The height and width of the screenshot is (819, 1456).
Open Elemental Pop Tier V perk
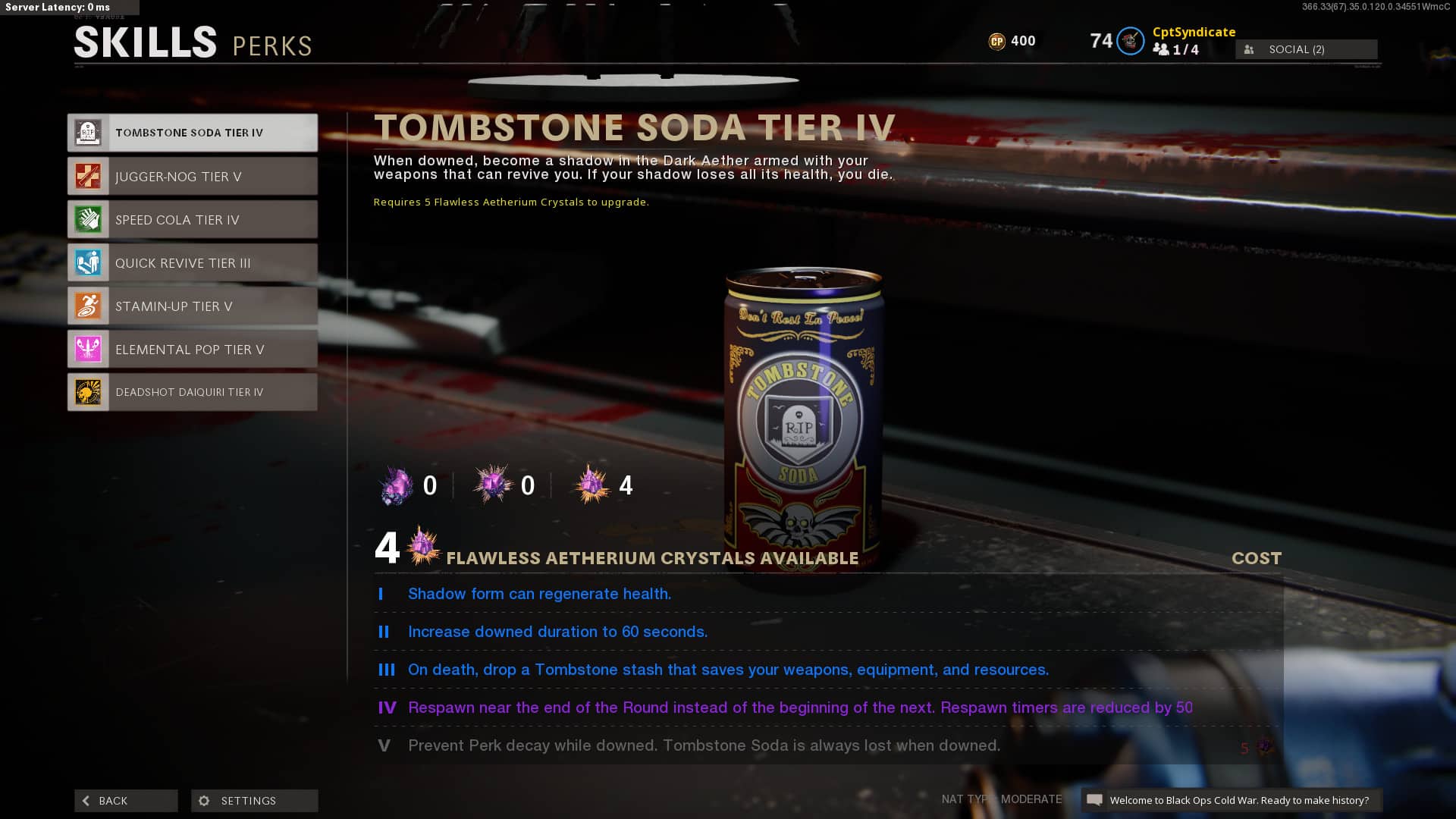[193, 350]
